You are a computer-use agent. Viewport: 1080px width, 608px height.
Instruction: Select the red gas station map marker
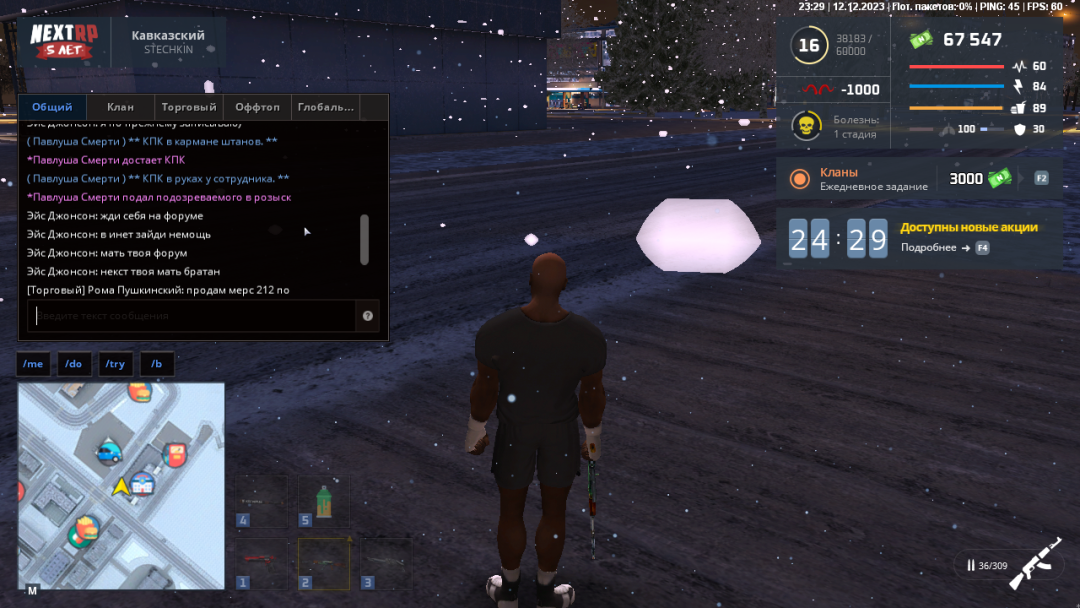[175, 455]
